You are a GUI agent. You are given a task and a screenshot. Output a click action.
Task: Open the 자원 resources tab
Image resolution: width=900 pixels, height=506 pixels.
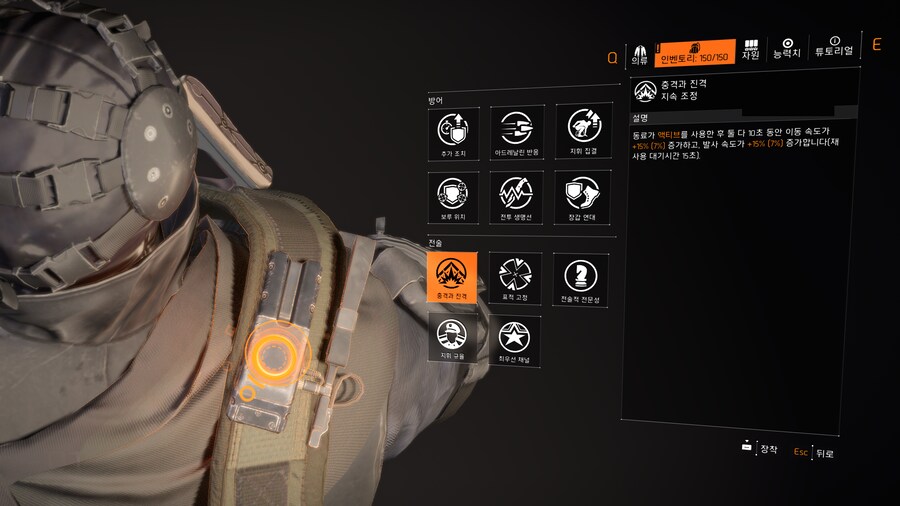750,51
